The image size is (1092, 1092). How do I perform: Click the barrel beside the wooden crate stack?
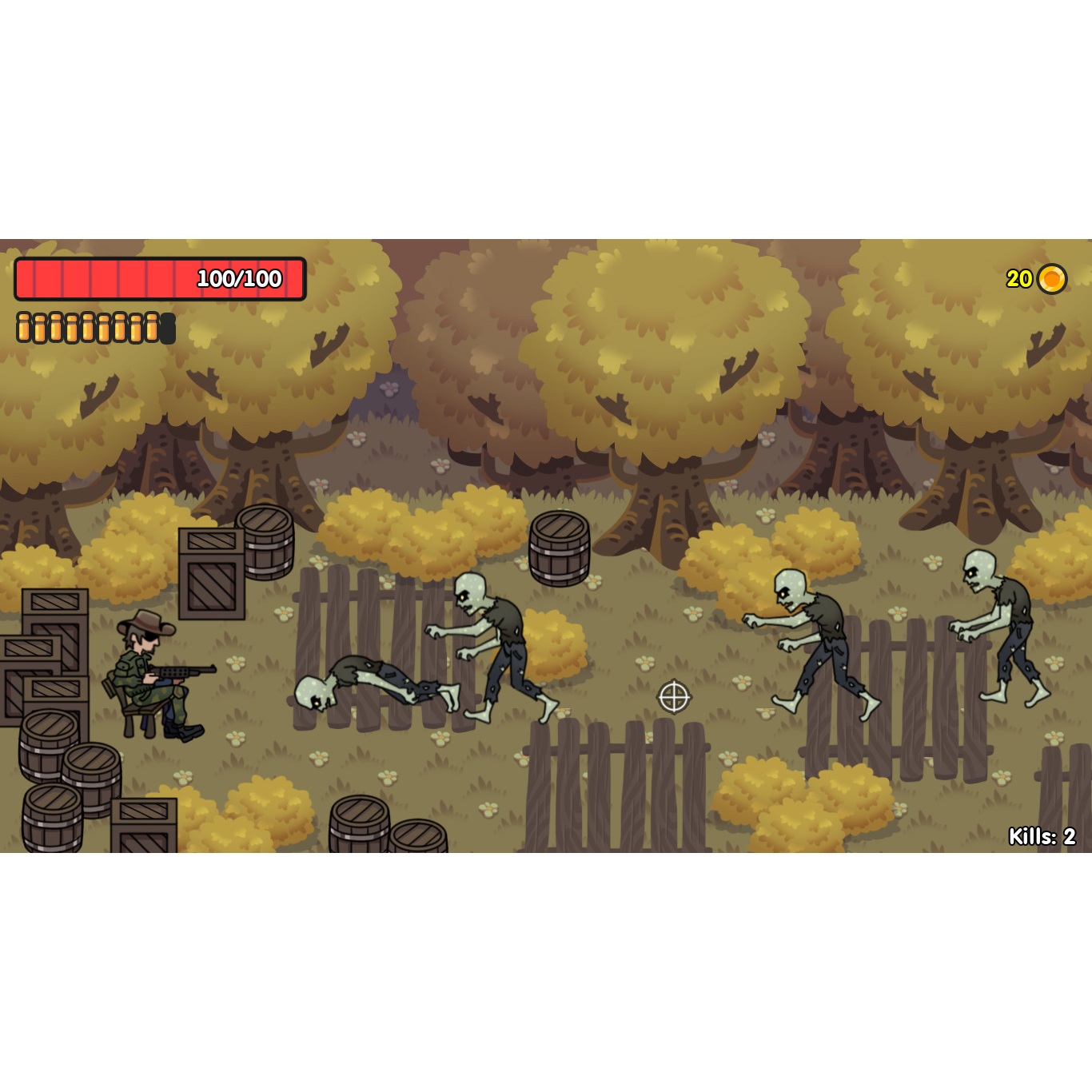click(264, 544)
